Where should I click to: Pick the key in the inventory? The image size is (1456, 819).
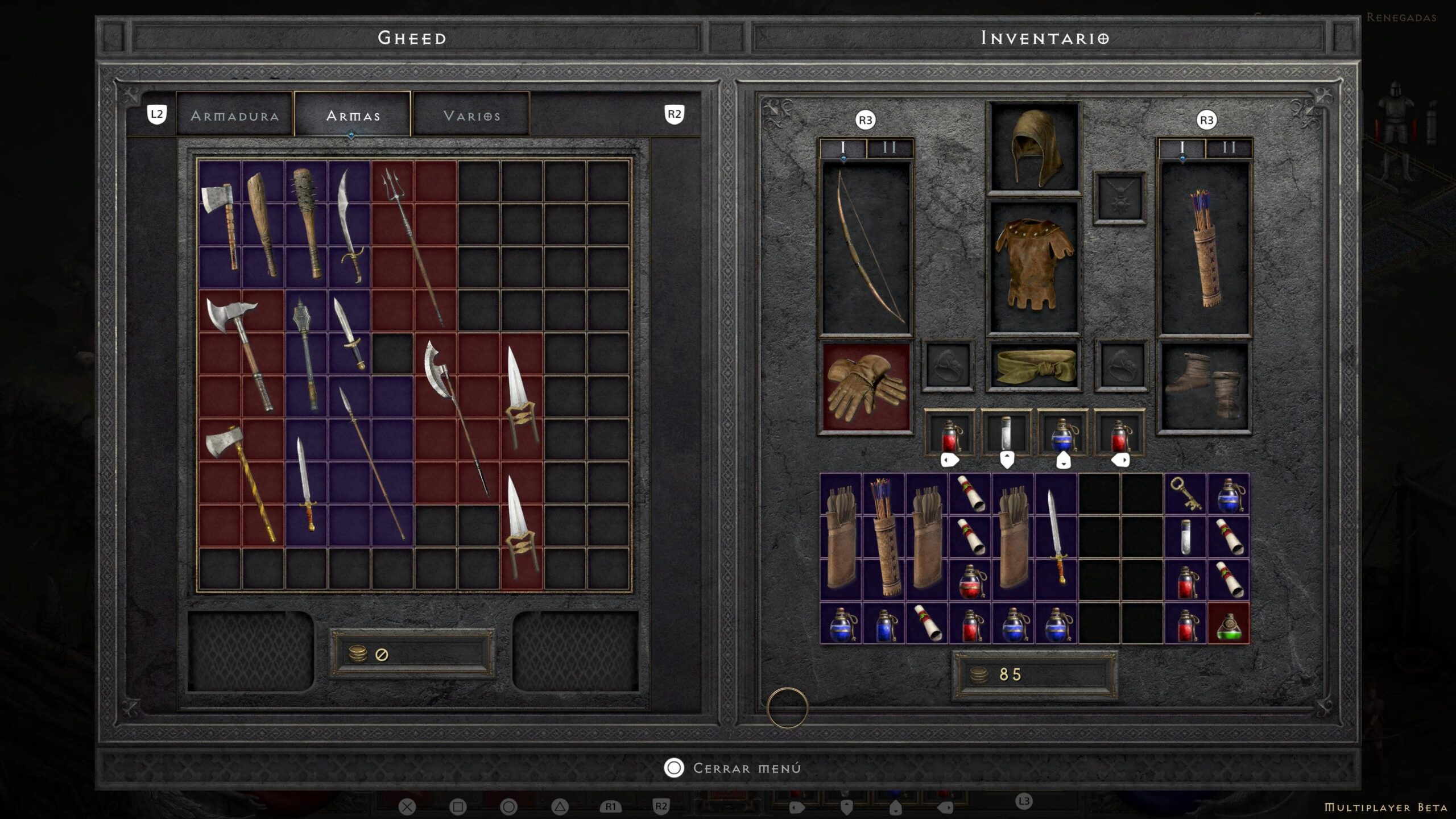(1185, 494)
